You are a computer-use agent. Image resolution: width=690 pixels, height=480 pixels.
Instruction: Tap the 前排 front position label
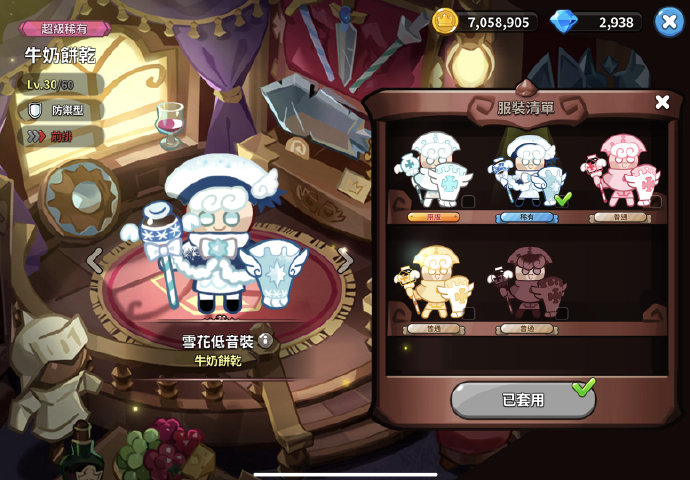[x=60, y=136]
